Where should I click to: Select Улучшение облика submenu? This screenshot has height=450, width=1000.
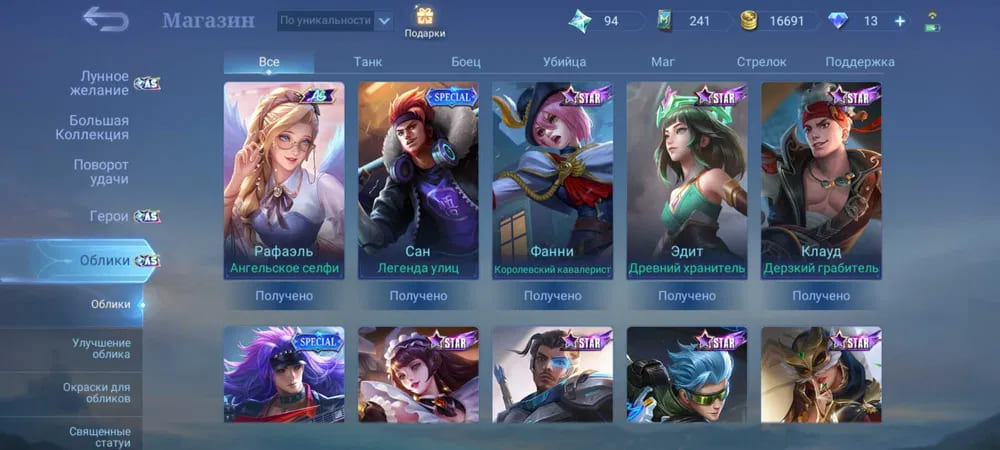tap(101, 349)
